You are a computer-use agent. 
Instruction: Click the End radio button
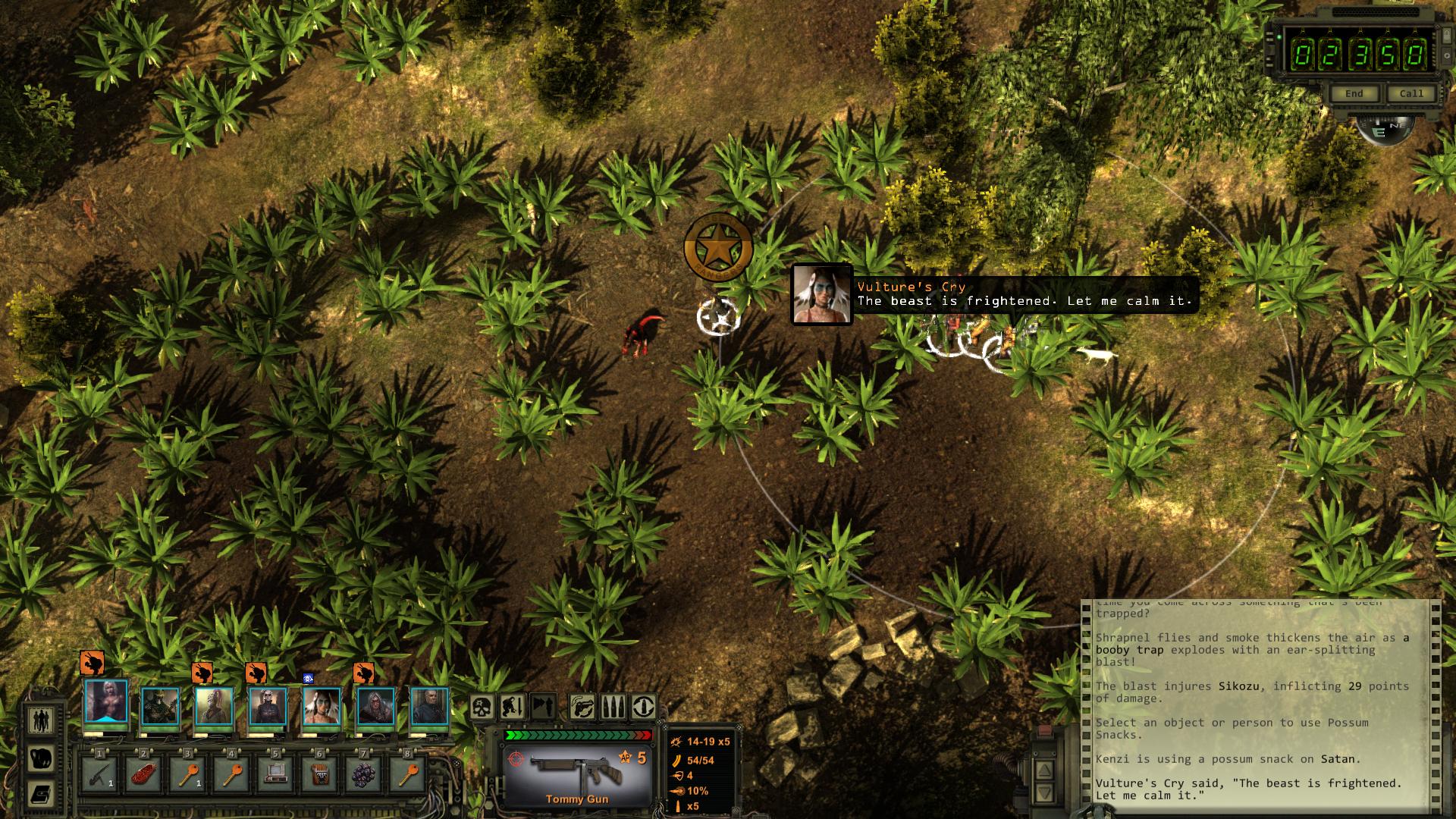(x=1354, y=94)
